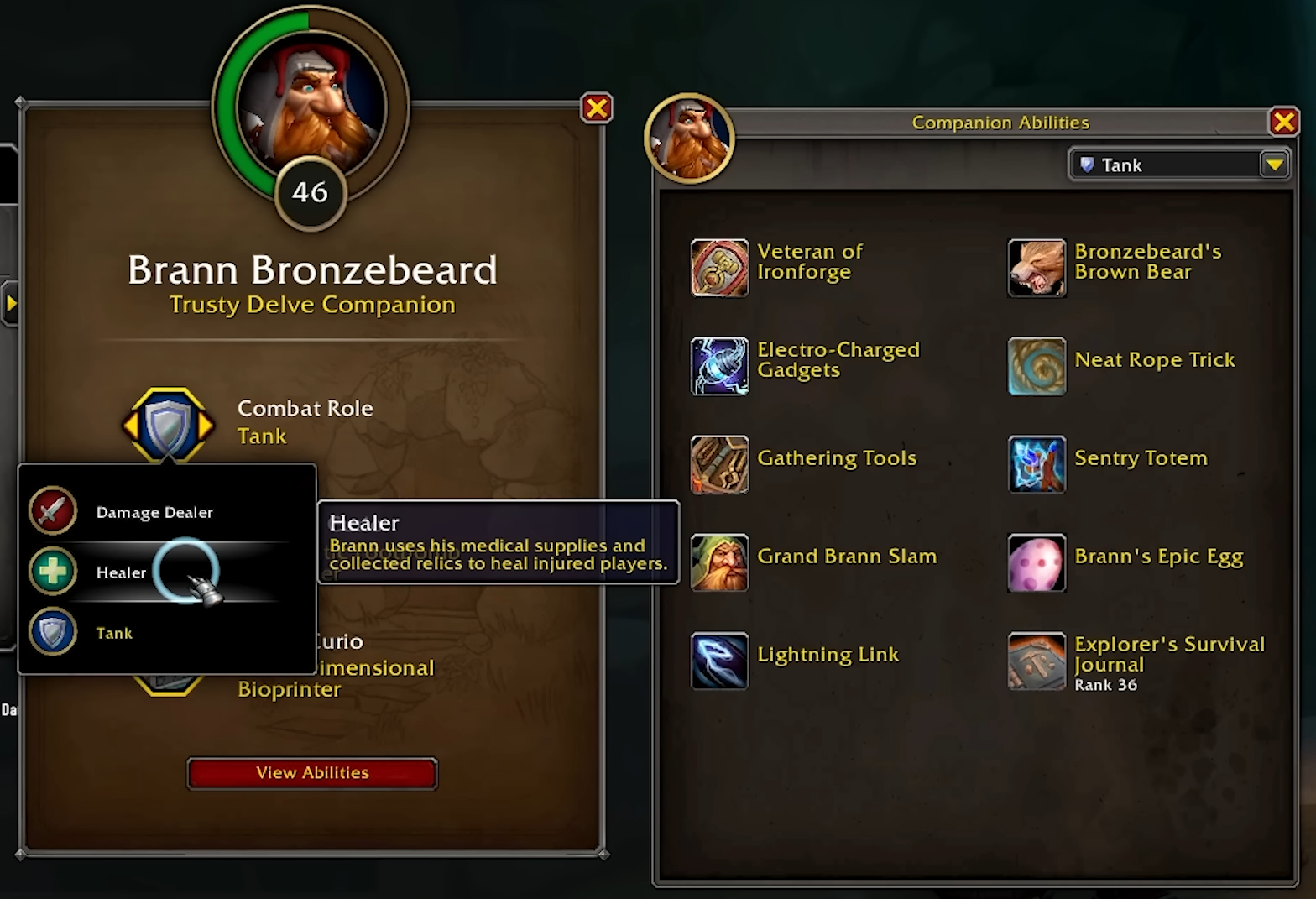Viewport: 1316px width, 899px height.
Task: Click the Brann's Epic Egg ability icon
Action: [x=1037, y=562]
